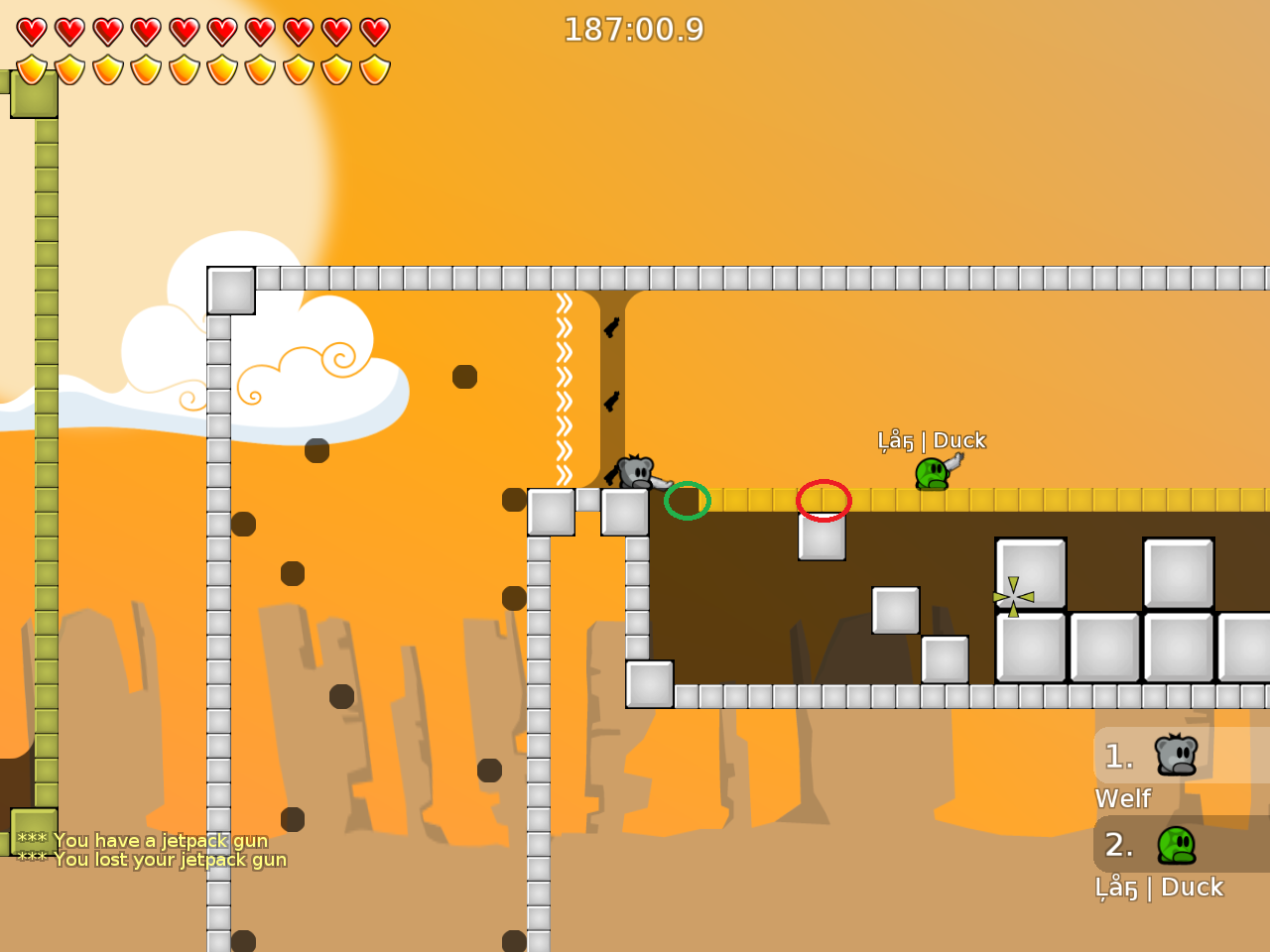Click the green ladder on the left edge

44,446
